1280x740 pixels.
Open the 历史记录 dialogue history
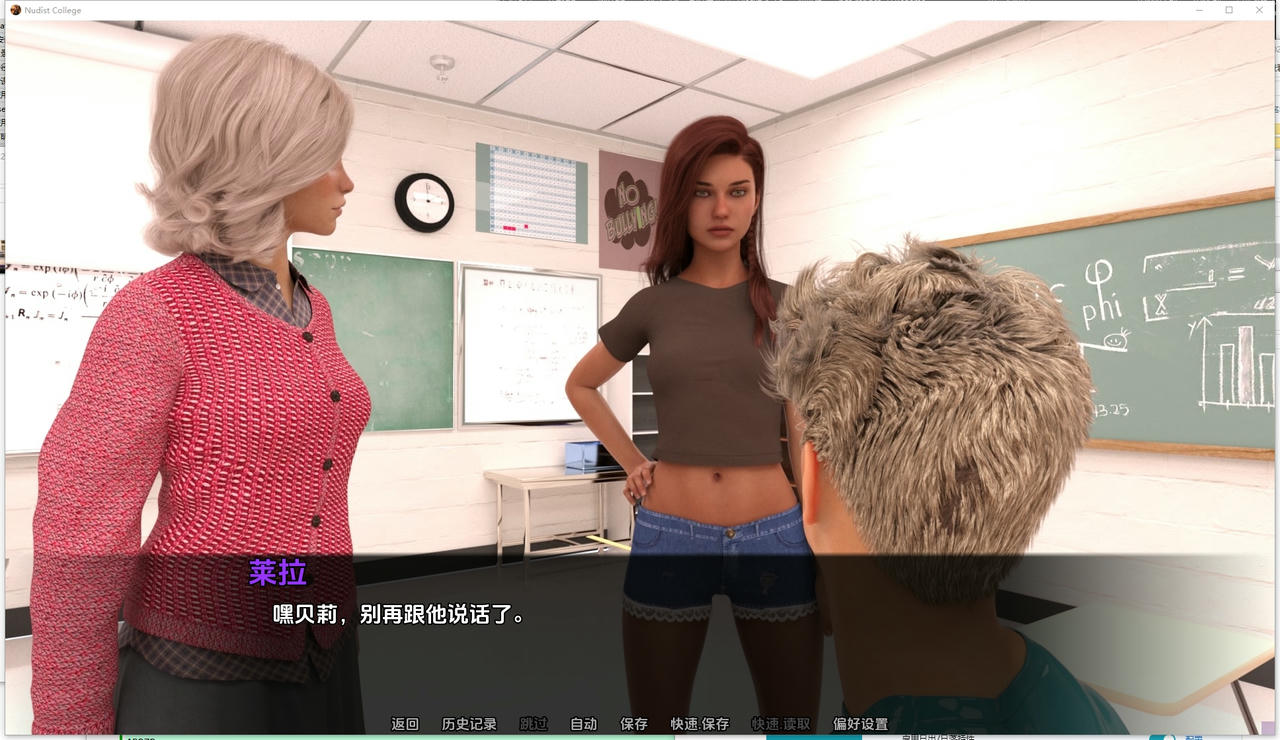pyautogui.click(x=469, y=723)
